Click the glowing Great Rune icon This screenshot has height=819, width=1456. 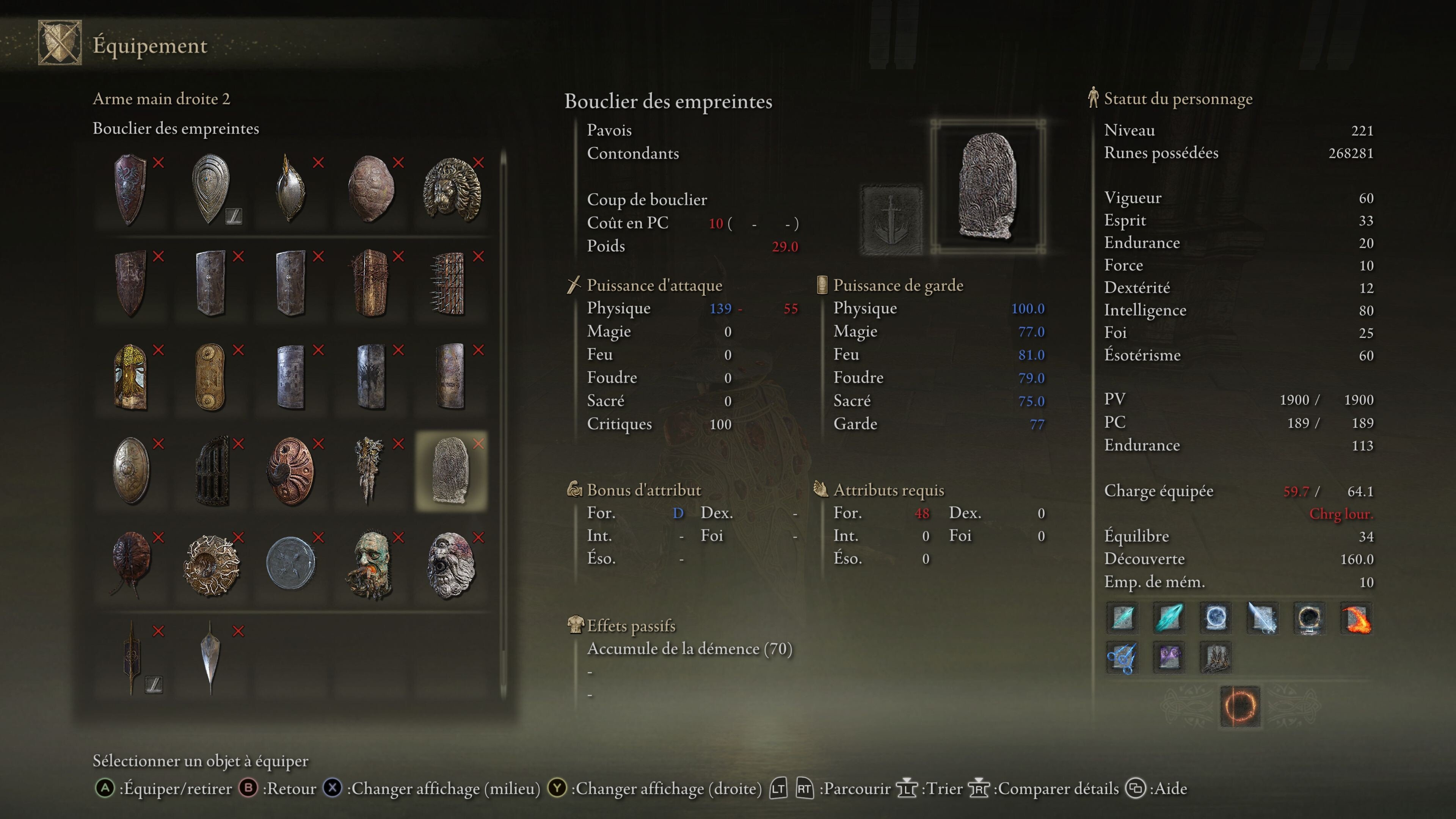tap(1239, 706)
